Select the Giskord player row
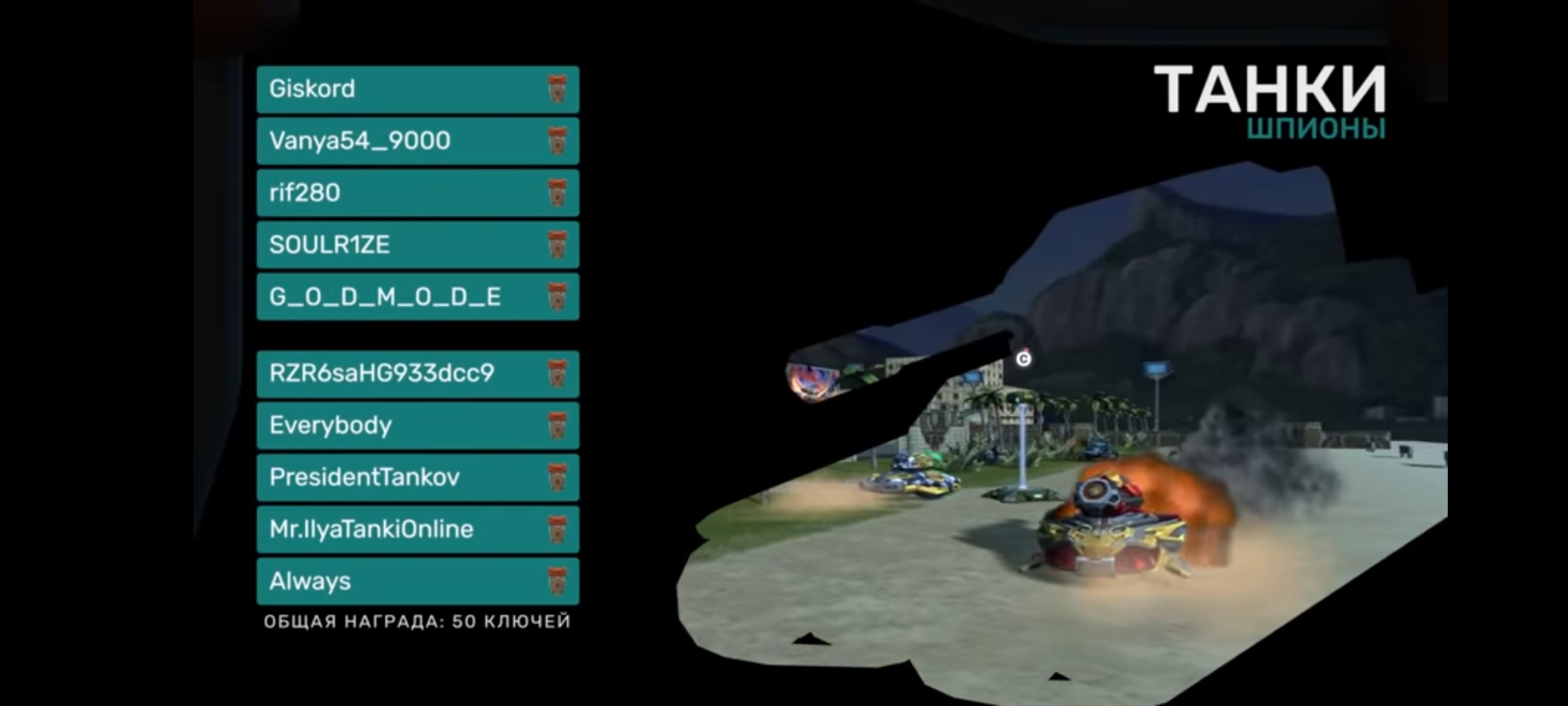The height and width of the screenshot is (706, 1568). coord(417,90)
